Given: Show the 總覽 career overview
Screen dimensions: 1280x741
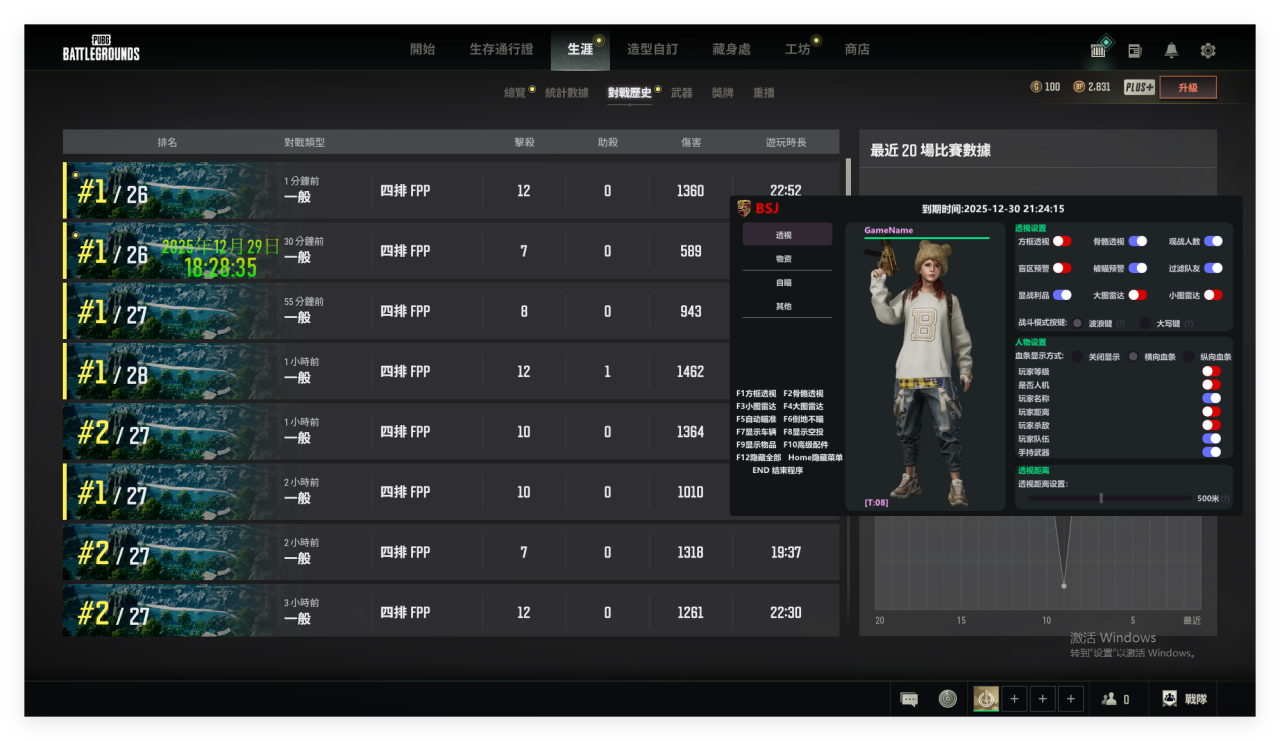Looking at the screenshot, I should click(x=515, y=93).
